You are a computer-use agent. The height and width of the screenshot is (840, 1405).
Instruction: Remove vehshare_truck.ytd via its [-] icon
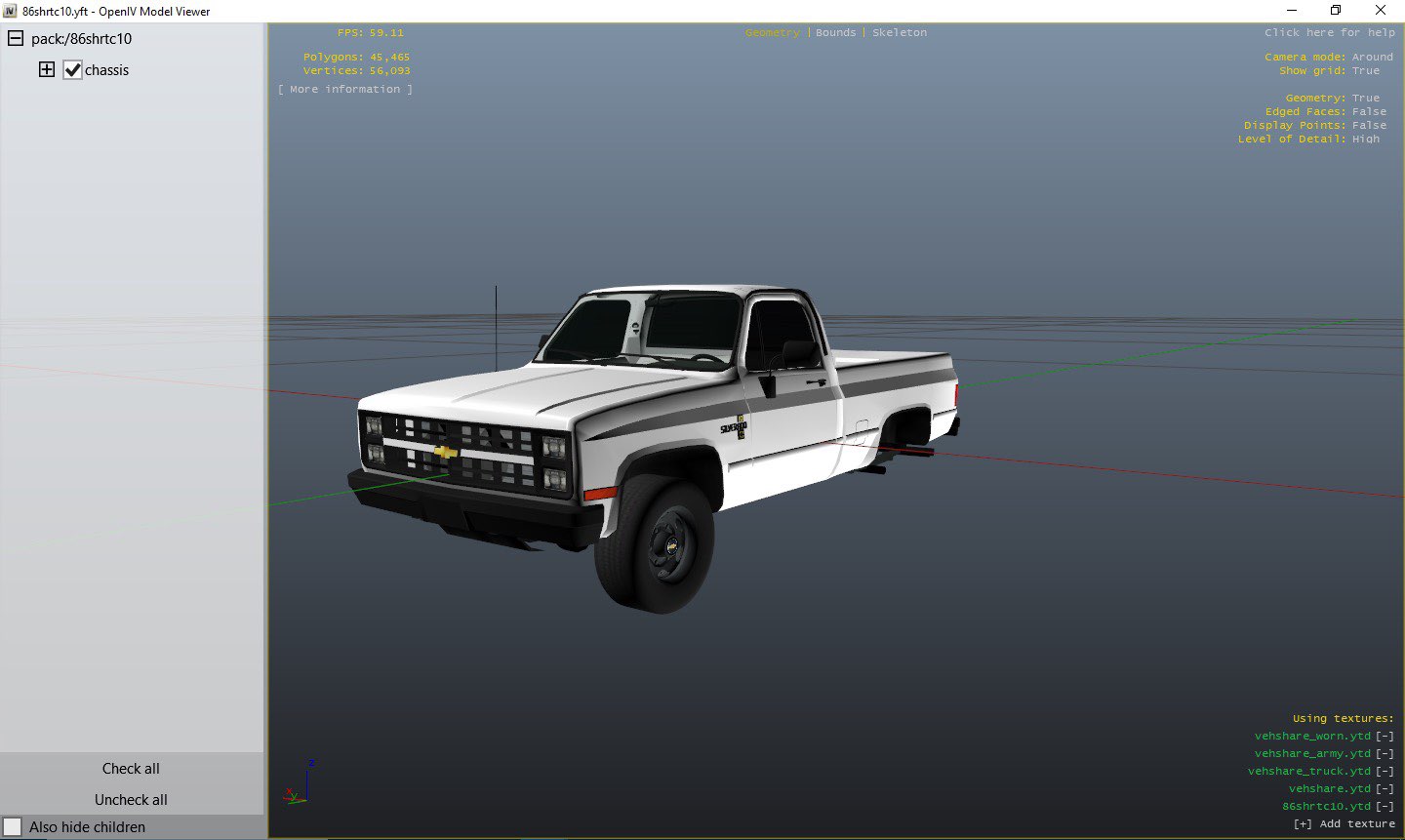[1385, 771]
